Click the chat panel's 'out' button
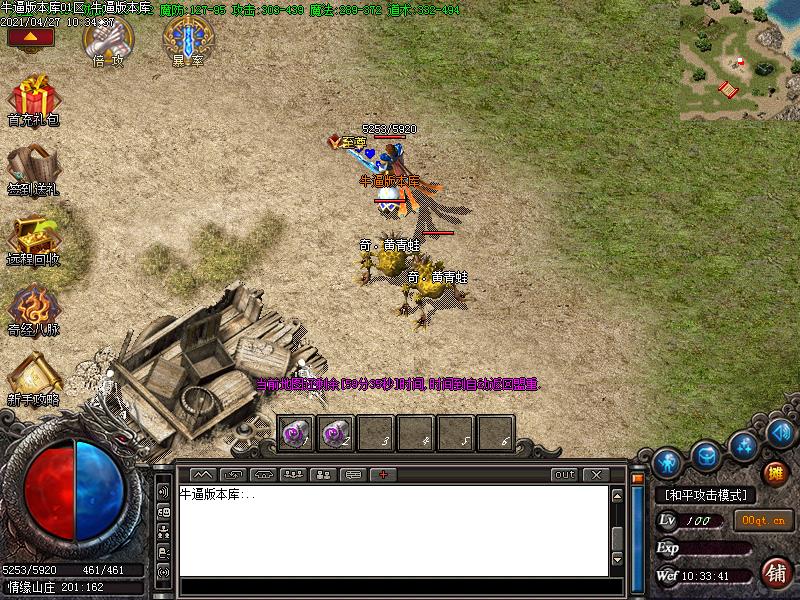This screenshot has height=600, width=800. click(x=565, y=474)
